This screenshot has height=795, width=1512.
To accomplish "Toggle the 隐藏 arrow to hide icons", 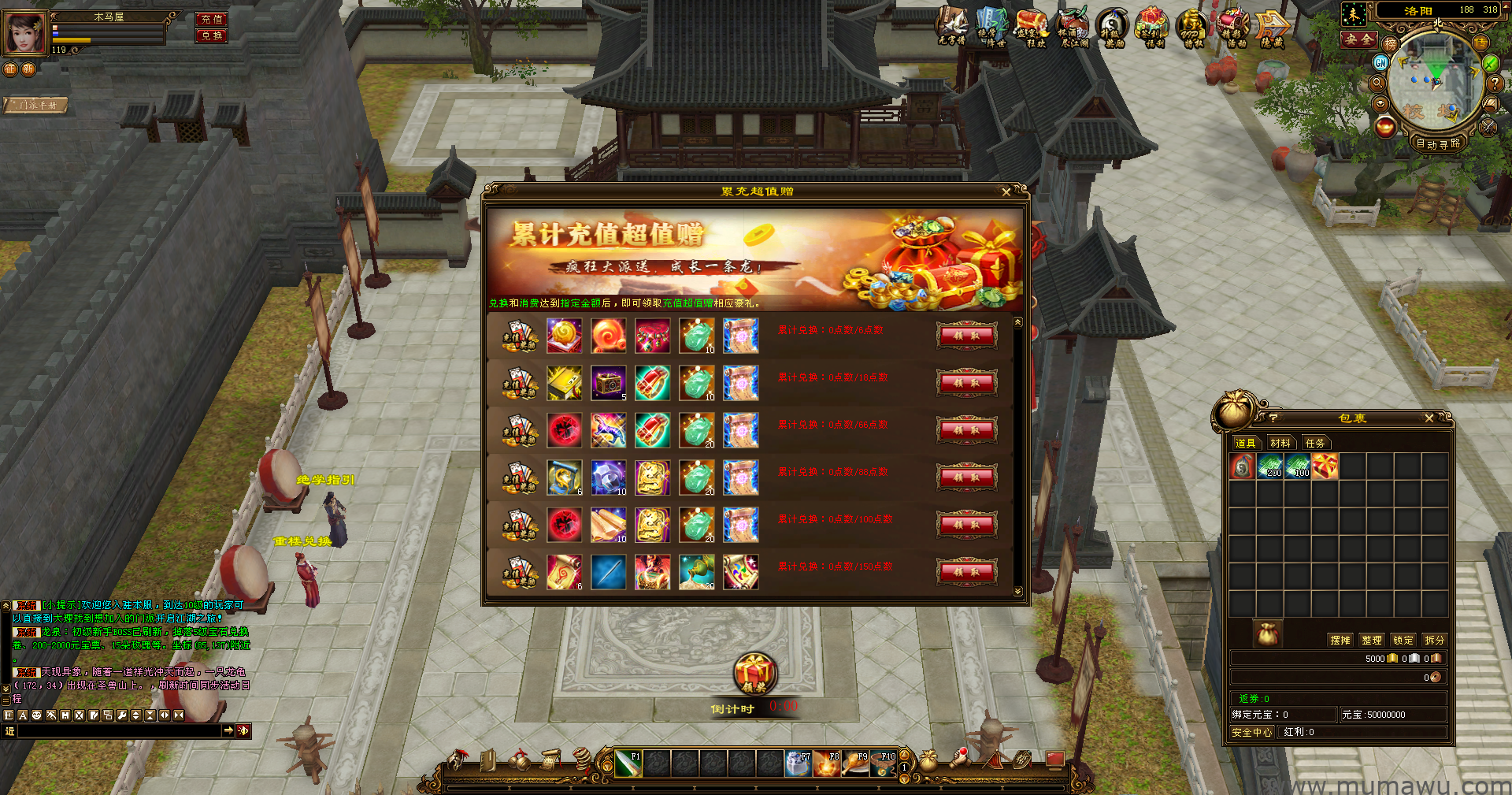I will tap(1271, 28).
